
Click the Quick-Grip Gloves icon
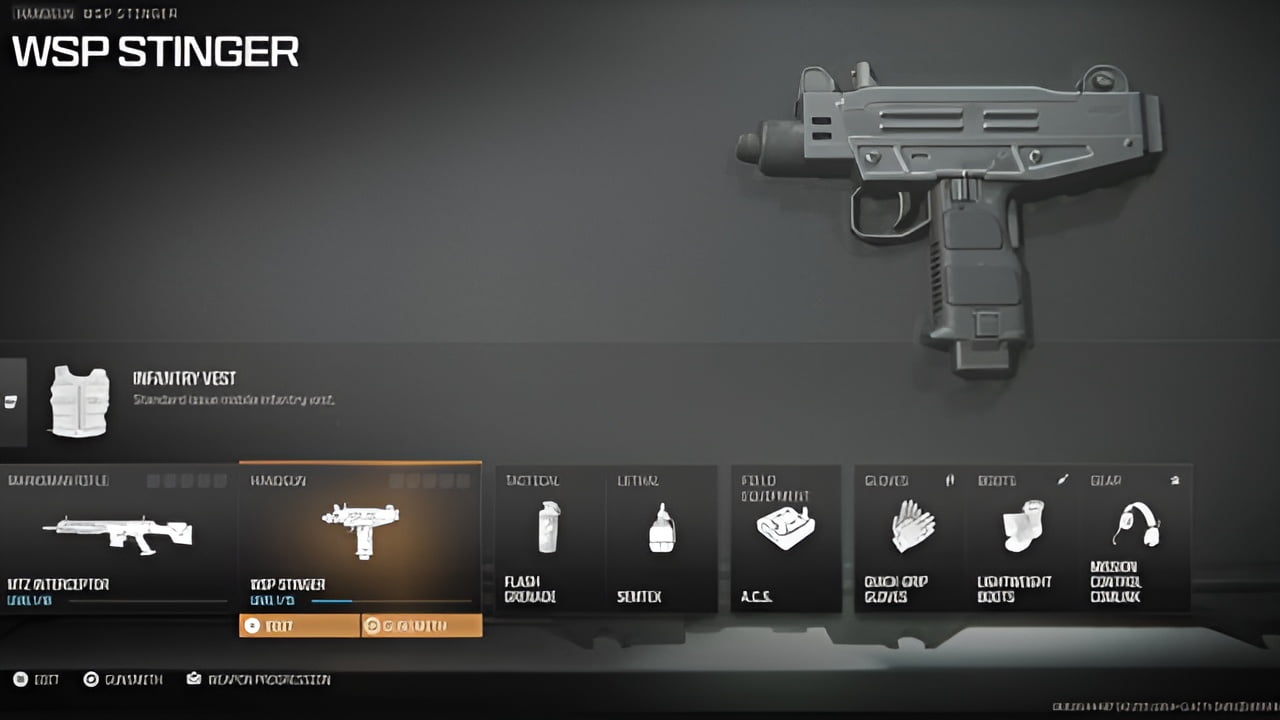pos(913,525)
